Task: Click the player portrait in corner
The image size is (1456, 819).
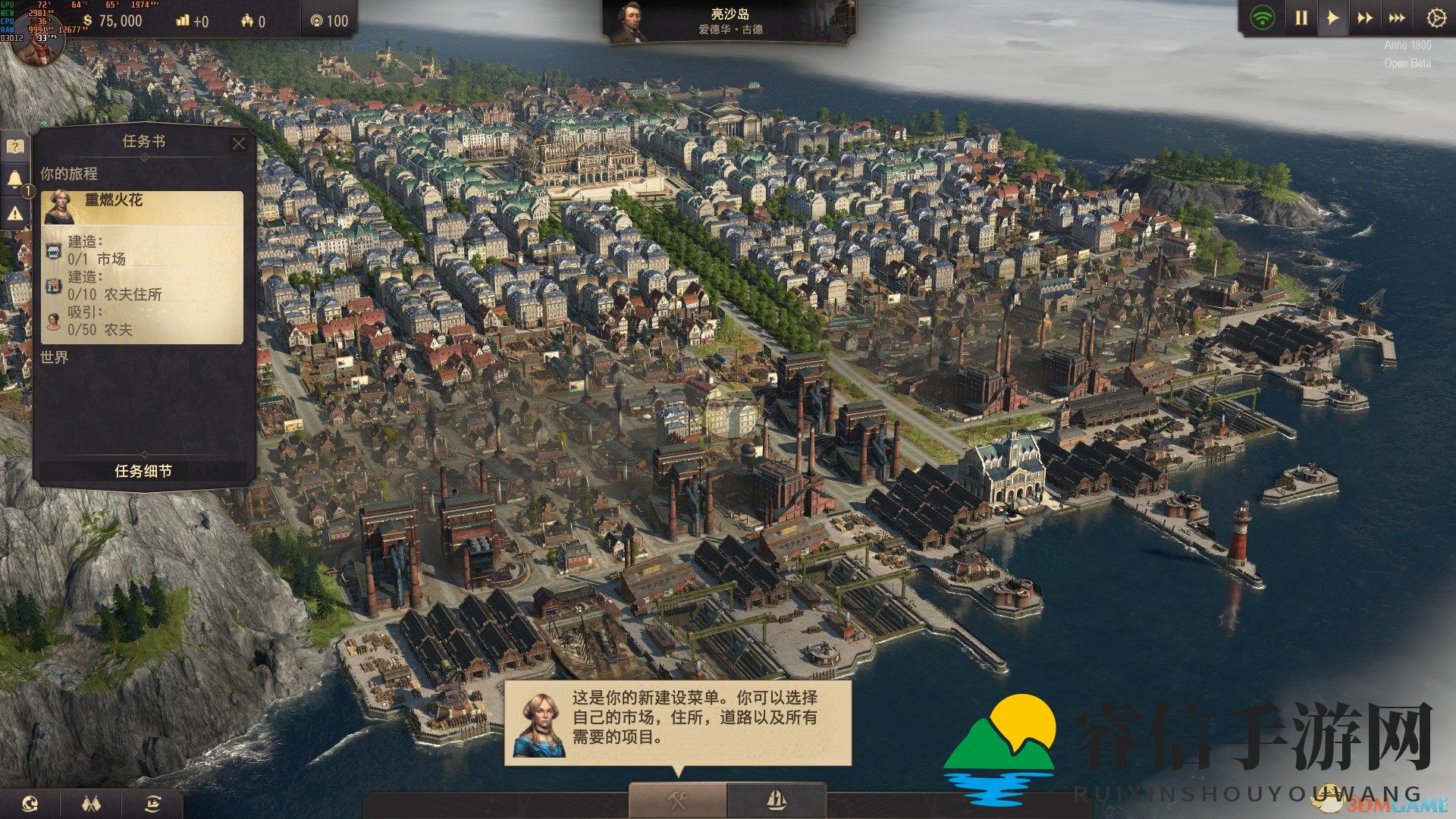Action: point(36,44)
